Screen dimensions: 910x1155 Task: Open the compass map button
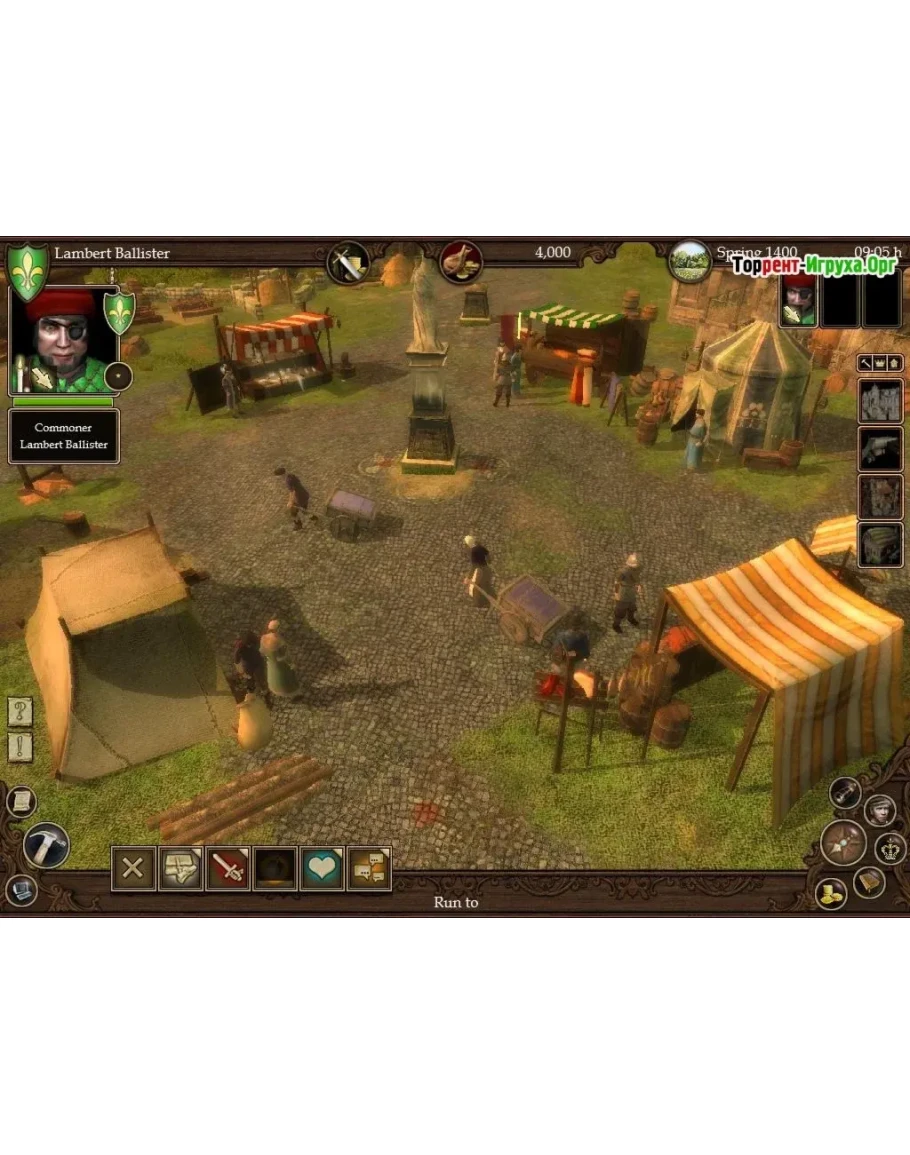point(843,842)
